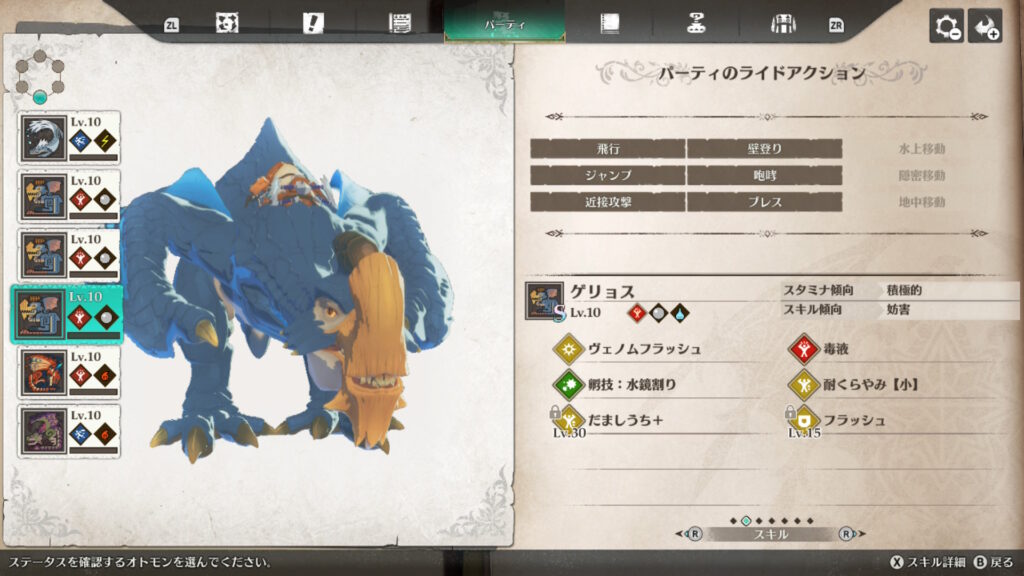
Task: Switch to the monster face tab
Action: click(227, 22)
